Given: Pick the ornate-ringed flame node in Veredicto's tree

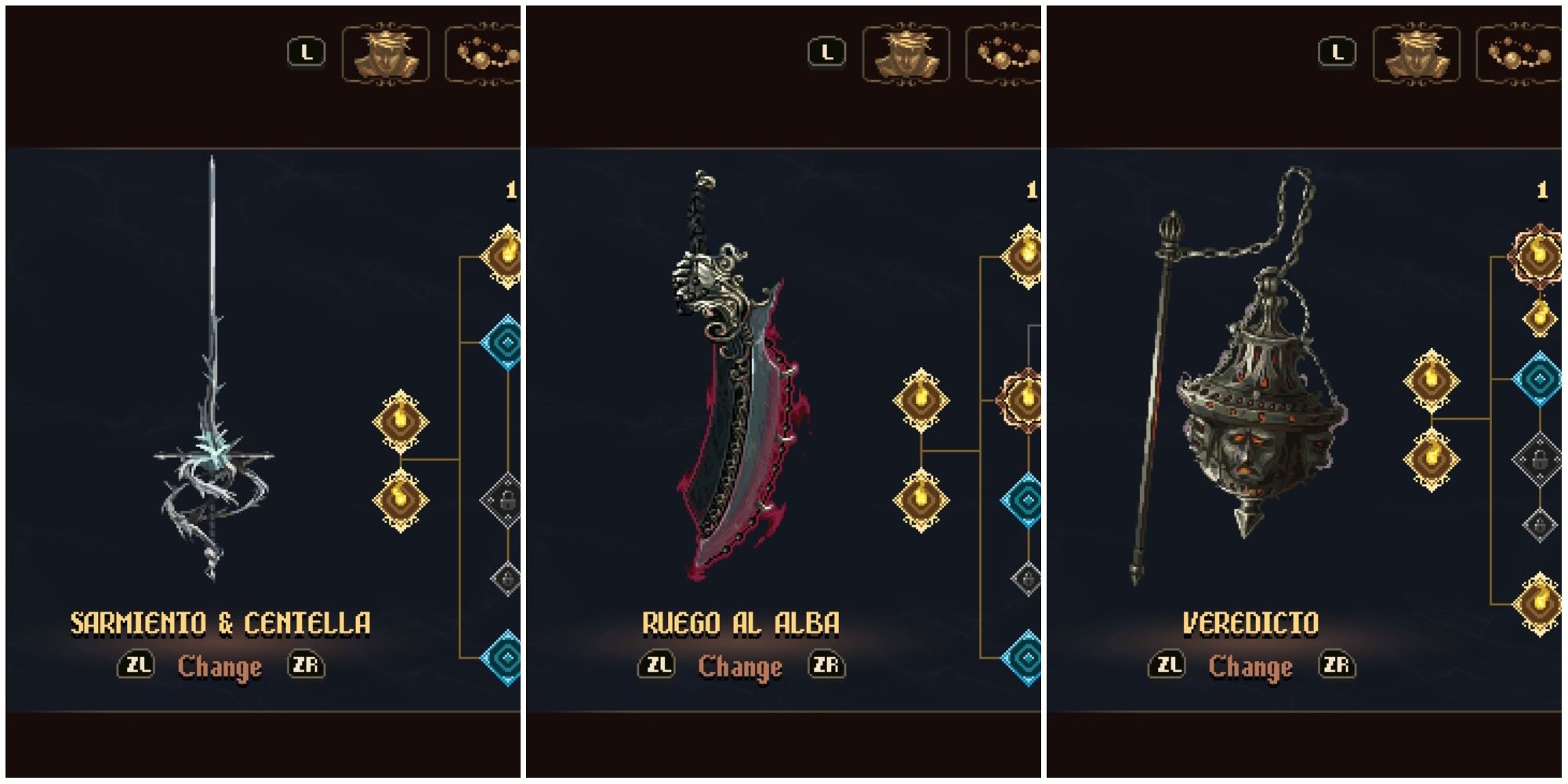Looking at the screenshot, I should pyautogui.click(x=1537, y=255).
